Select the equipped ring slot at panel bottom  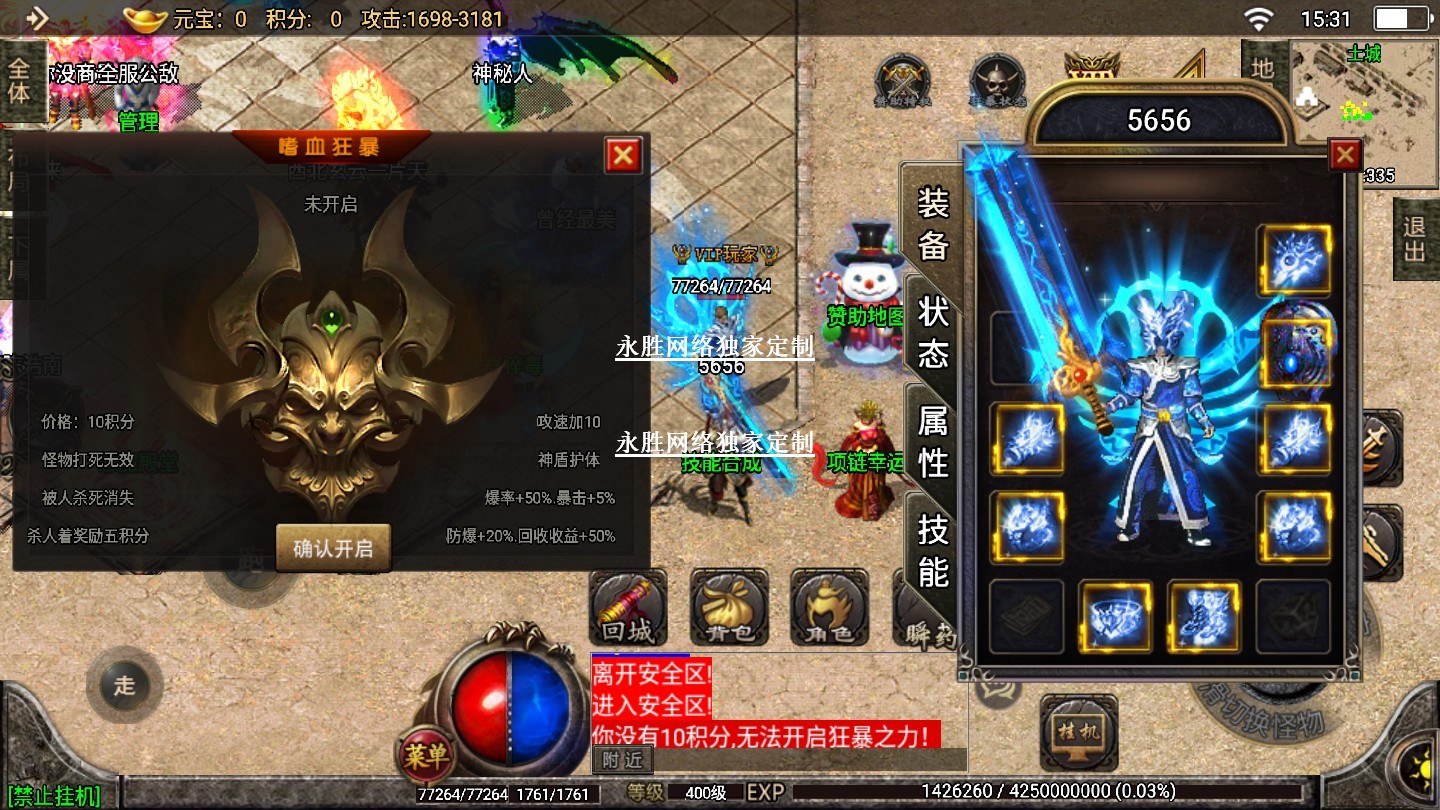click(1116, 617)
